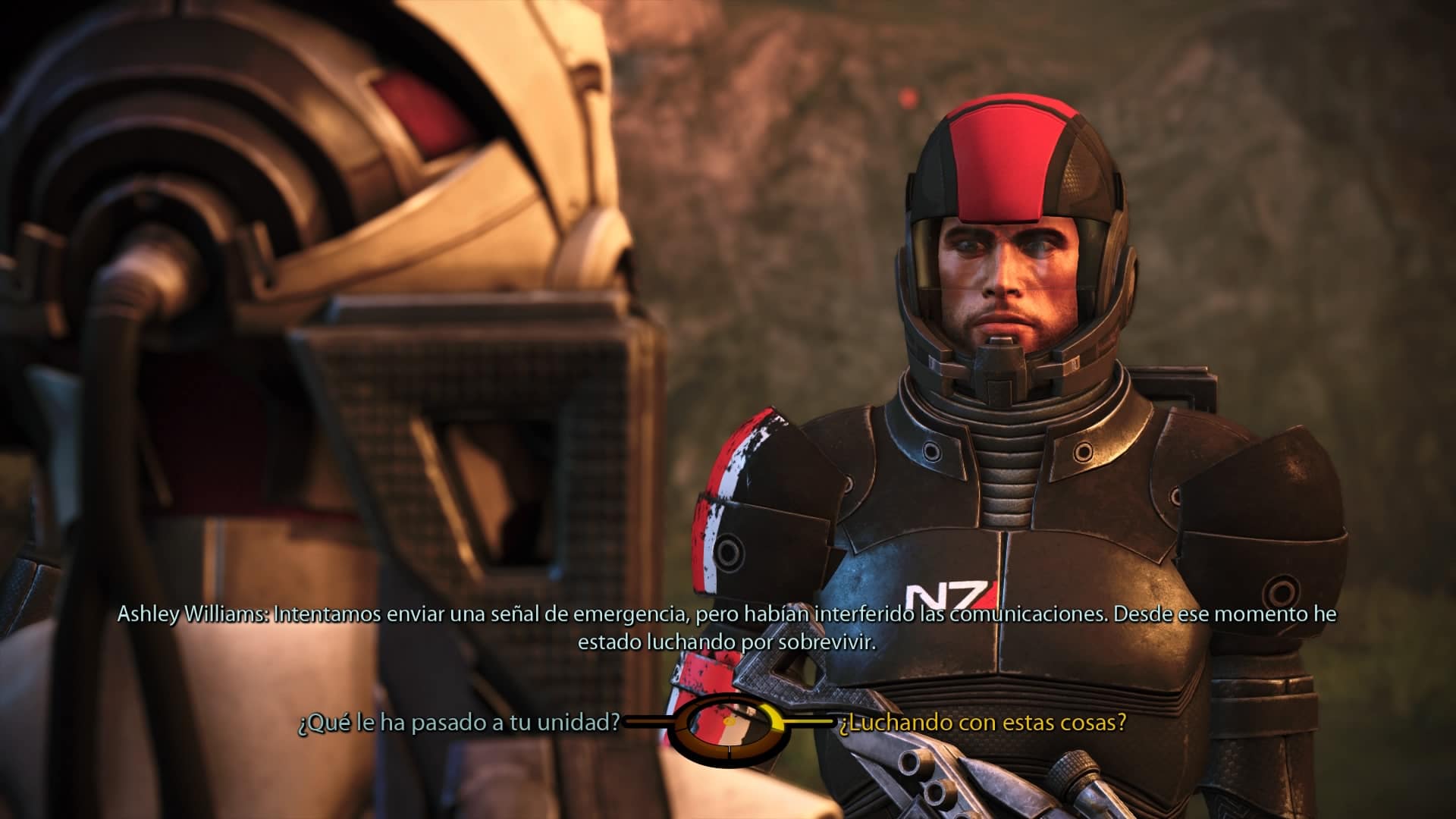Click the top divider notch of the dialogue wheel
This screenshot has width=1456, height=819.
[x=730, y=696]
